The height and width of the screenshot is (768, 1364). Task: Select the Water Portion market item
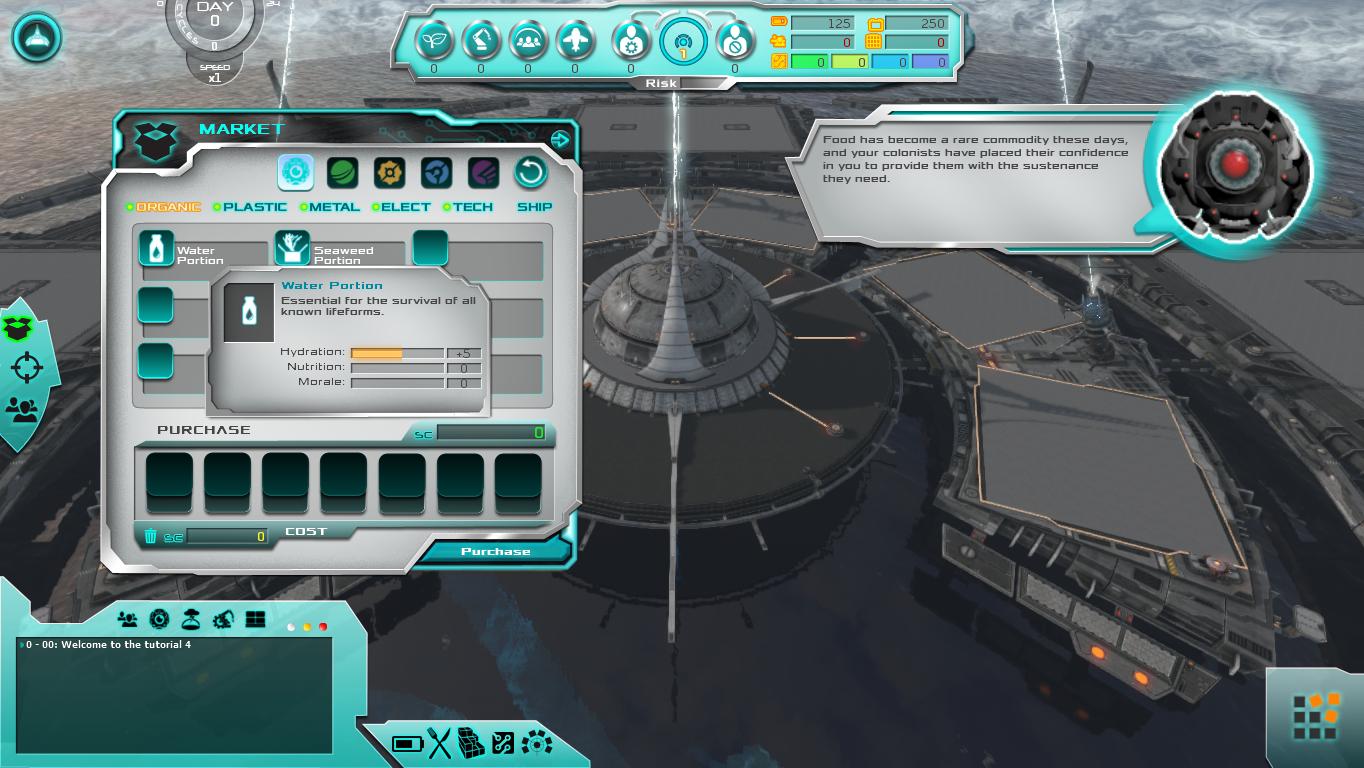[156, 248]
